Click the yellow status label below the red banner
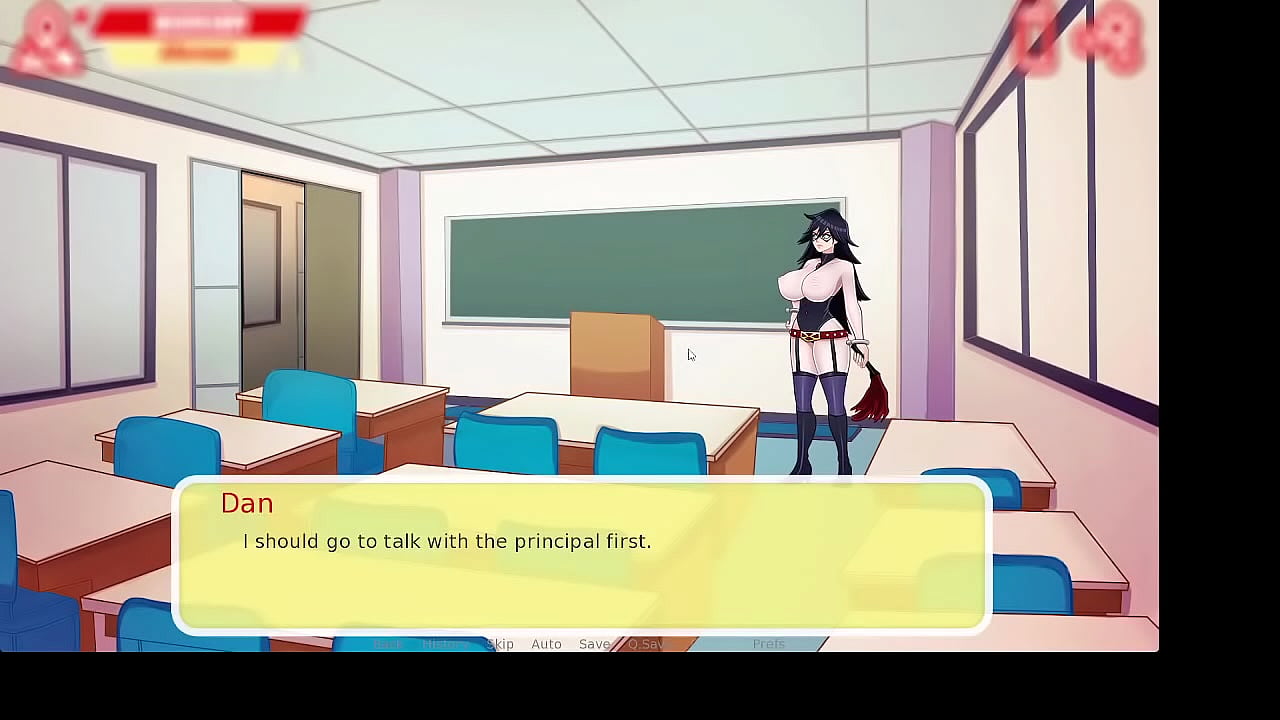Screen dimensions: 1280x720 pyautogui.click(x=197, y=52)
